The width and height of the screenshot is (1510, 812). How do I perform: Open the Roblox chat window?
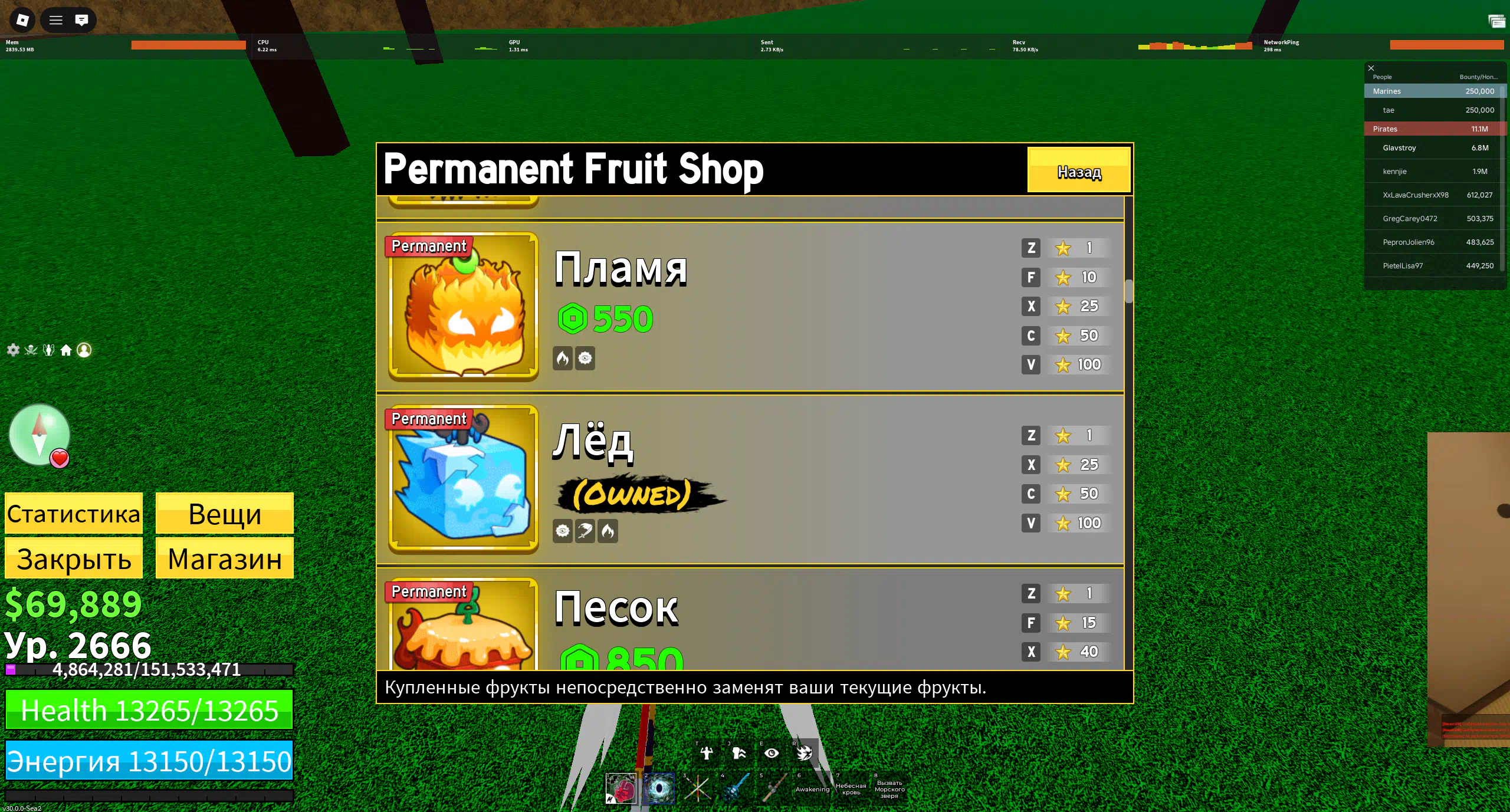[x=81, y=20]
